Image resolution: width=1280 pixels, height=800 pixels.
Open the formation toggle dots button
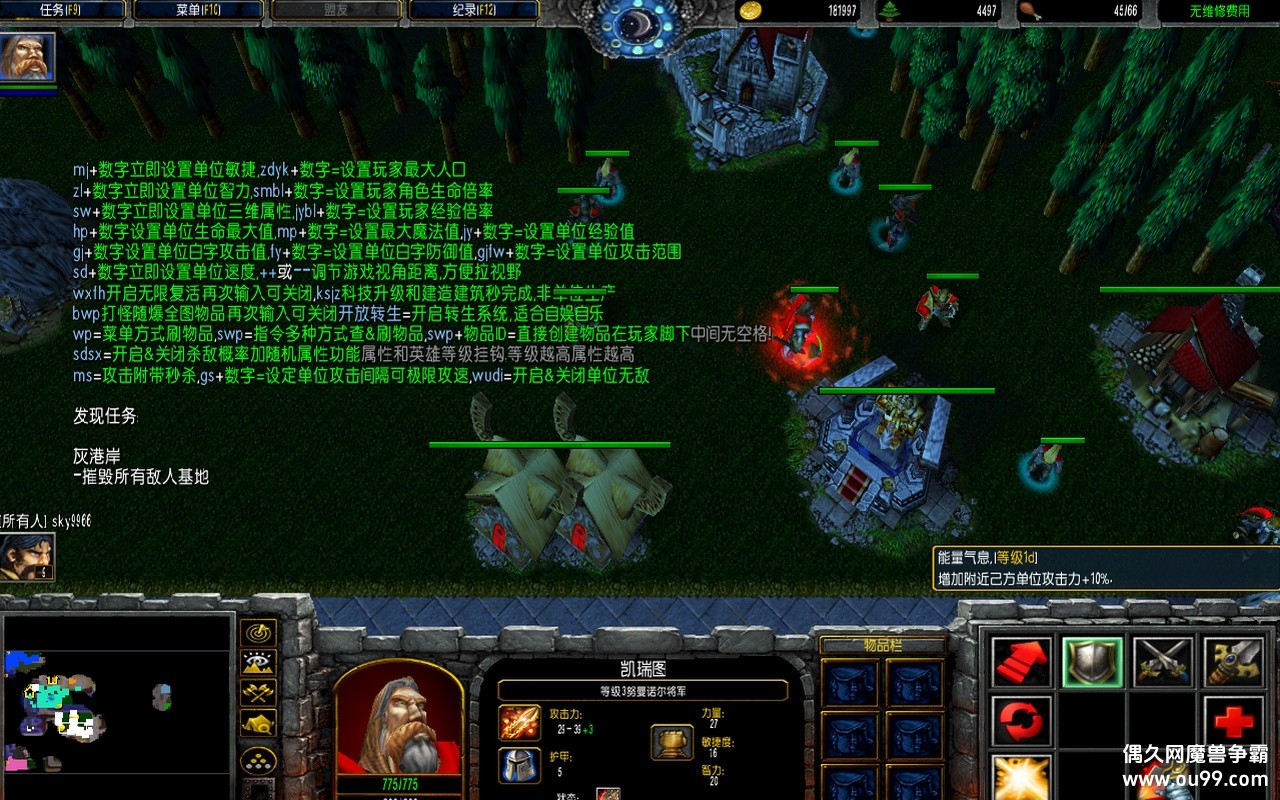click(x=259, y=761)
